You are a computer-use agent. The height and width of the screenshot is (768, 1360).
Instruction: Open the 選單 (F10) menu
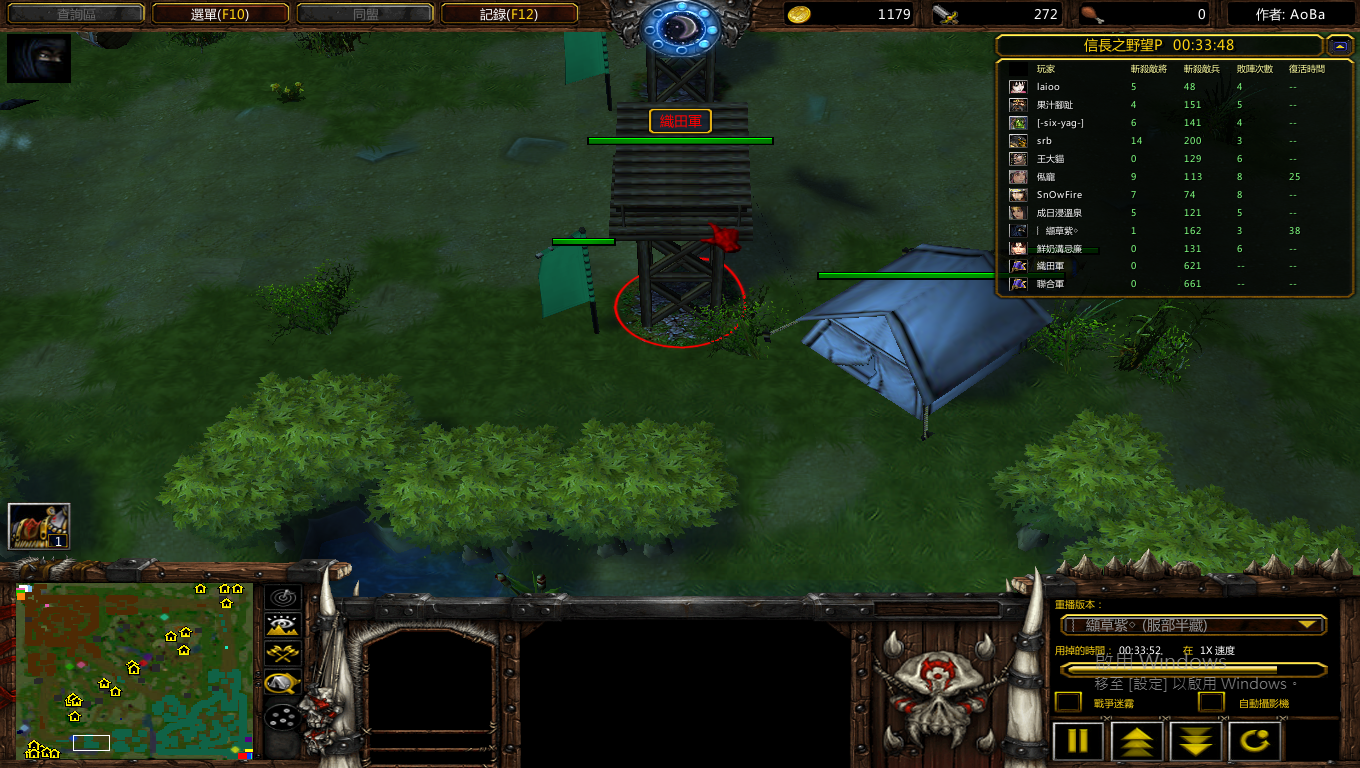click(220, 14)
